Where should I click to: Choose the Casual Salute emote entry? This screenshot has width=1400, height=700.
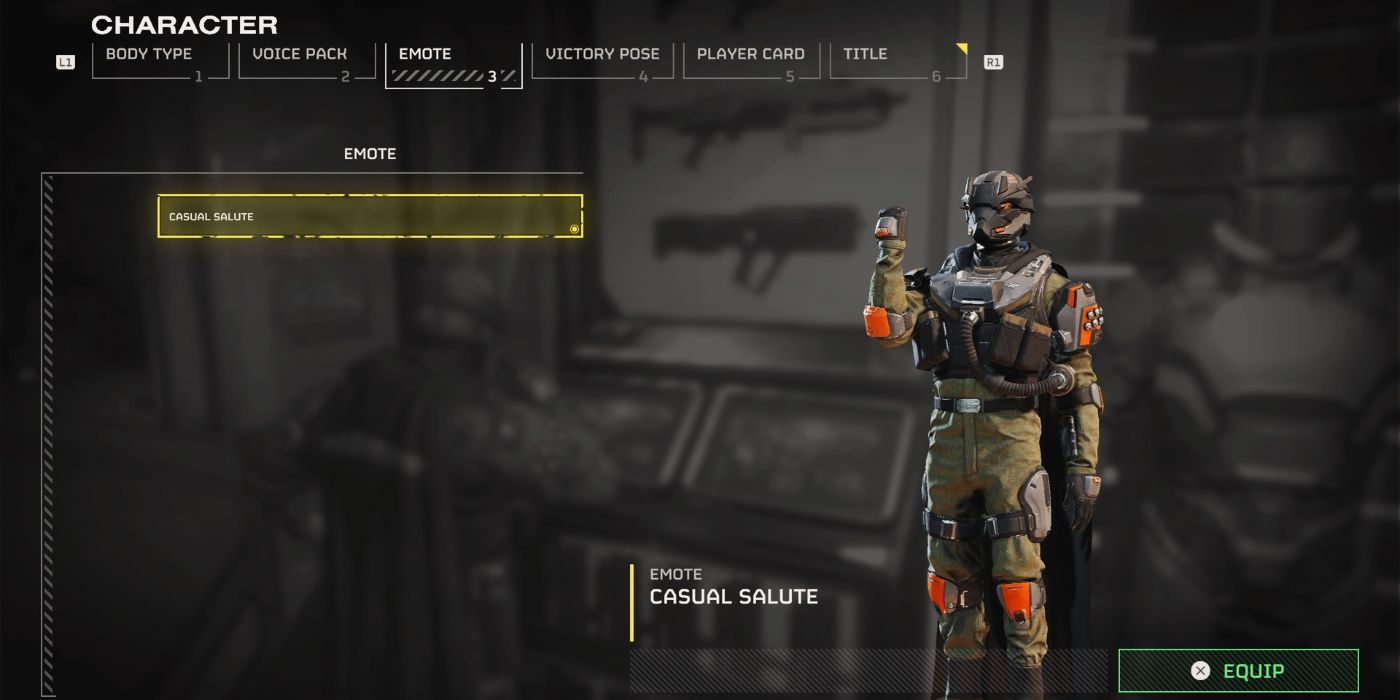pyautogui.click(x=370, y=216)
